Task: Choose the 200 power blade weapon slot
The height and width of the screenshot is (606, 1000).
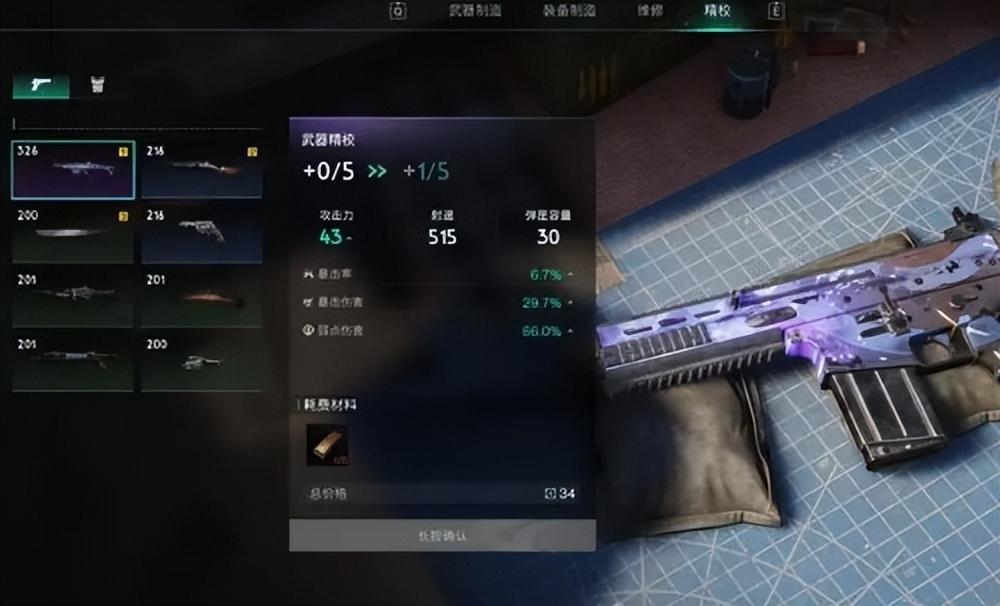Action: 73,234
